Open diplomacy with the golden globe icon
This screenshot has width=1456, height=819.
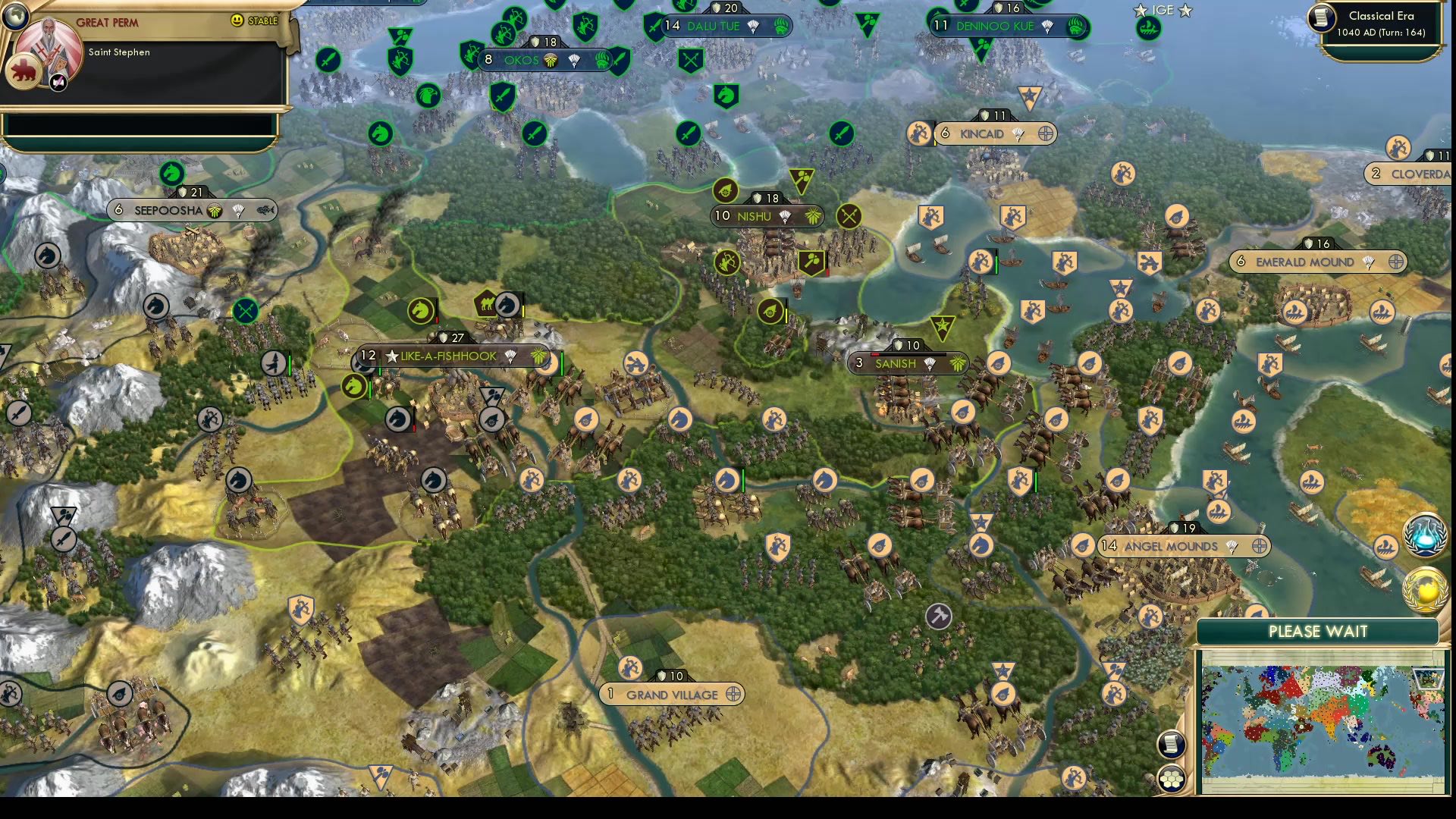(1423, 585)
